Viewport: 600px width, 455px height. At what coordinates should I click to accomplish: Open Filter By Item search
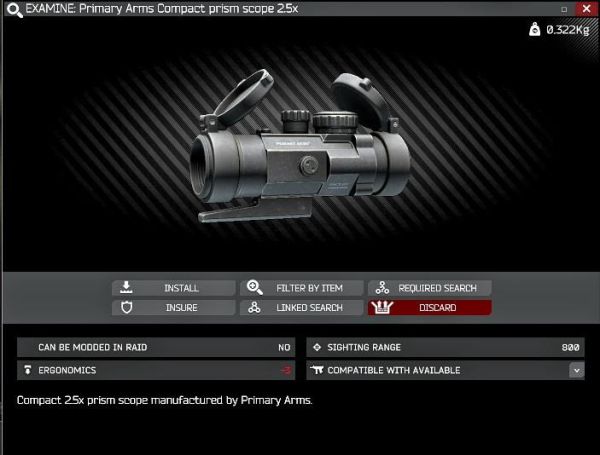302,288
